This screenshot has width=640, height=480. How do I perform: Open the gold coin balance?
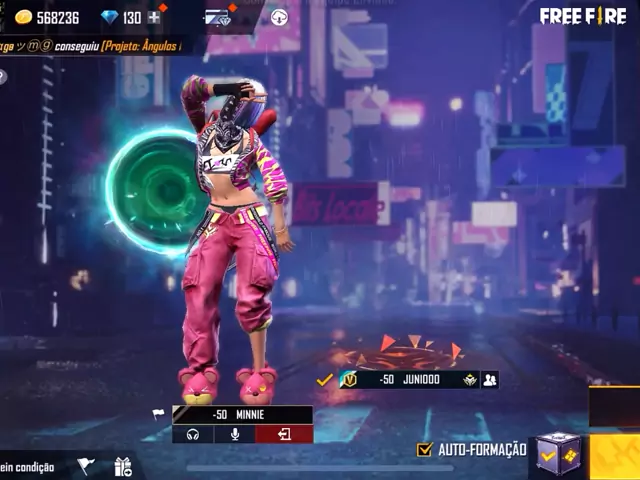point(46,17)
